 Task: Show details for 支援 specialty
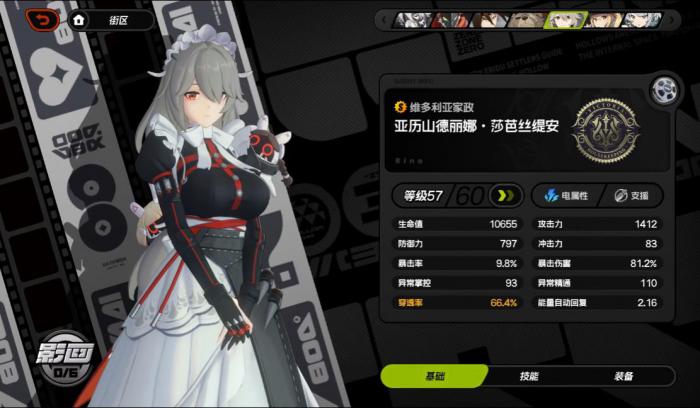(631, 195)
